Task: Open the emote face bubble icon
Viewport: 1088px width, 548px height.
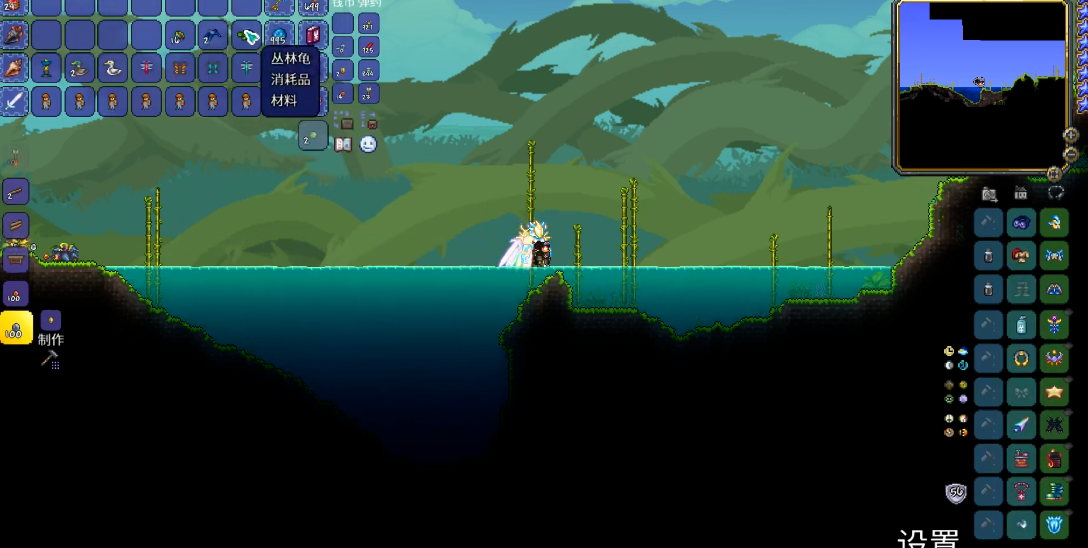Action: [x=368, y=144]
